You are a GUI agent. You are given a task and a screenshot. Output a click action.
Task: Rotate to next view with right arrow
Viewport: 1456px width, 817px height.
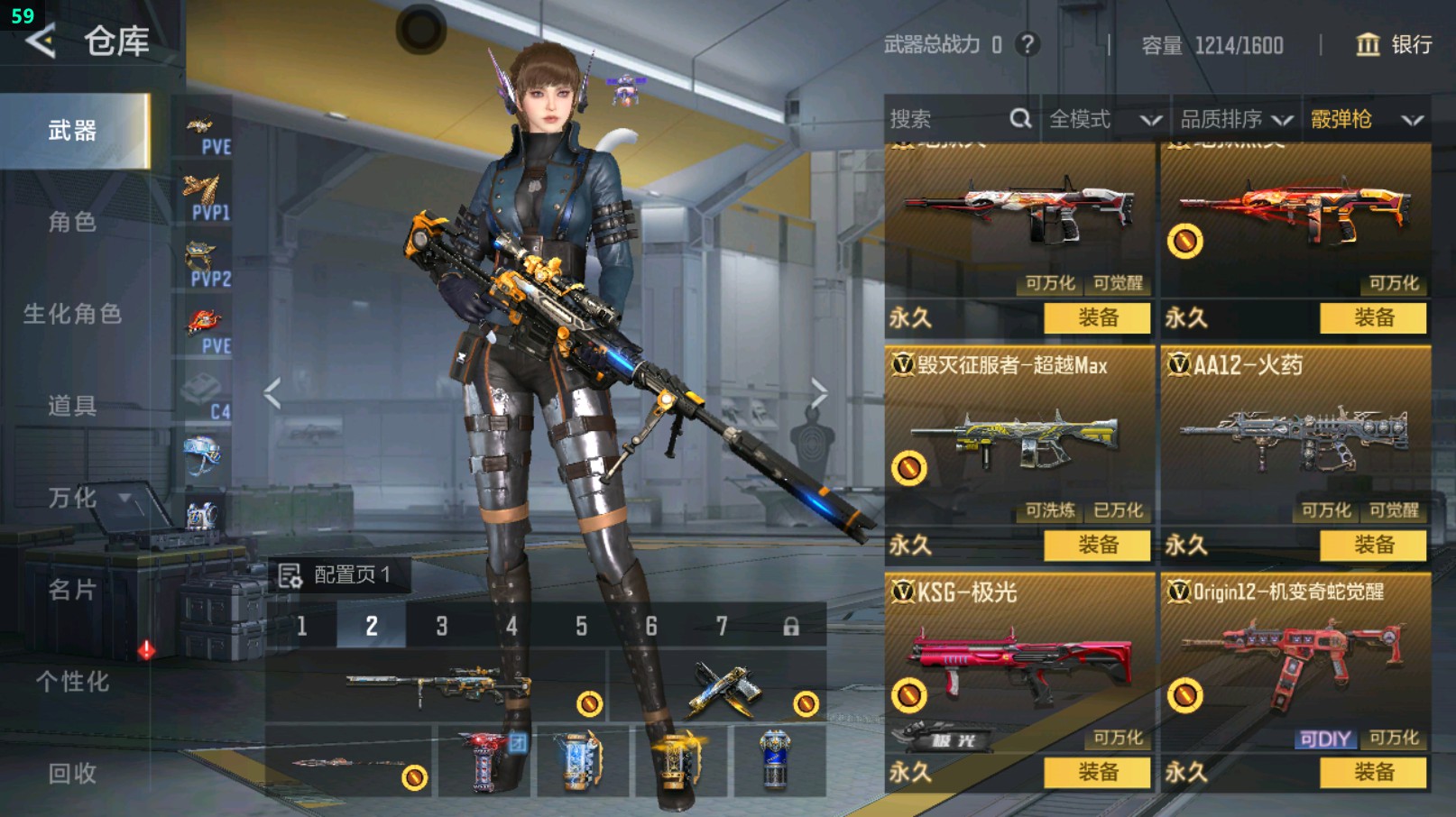(818, 393)
